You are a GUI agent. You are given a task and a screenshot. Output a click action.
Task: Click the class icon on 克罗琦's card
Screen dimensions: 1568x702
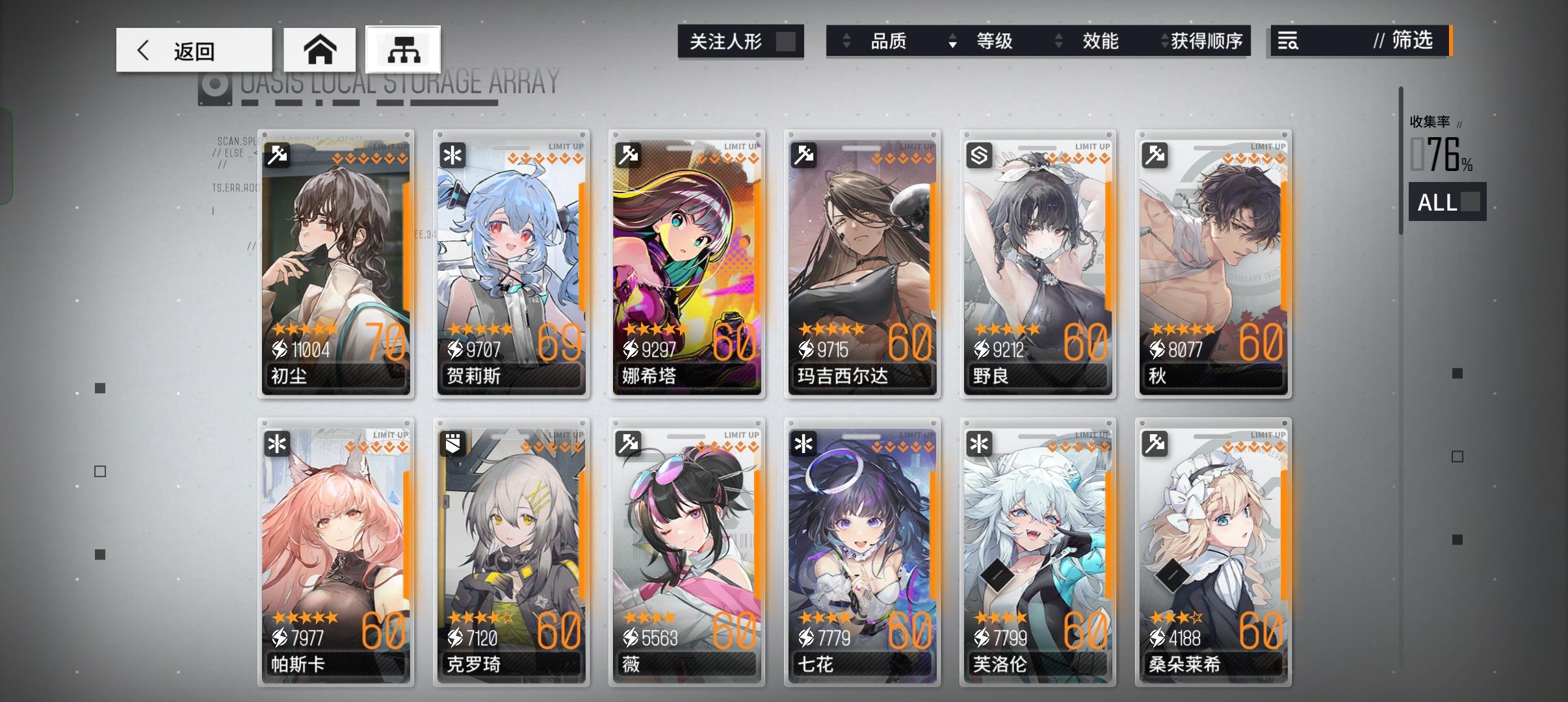tap(453, 443)
